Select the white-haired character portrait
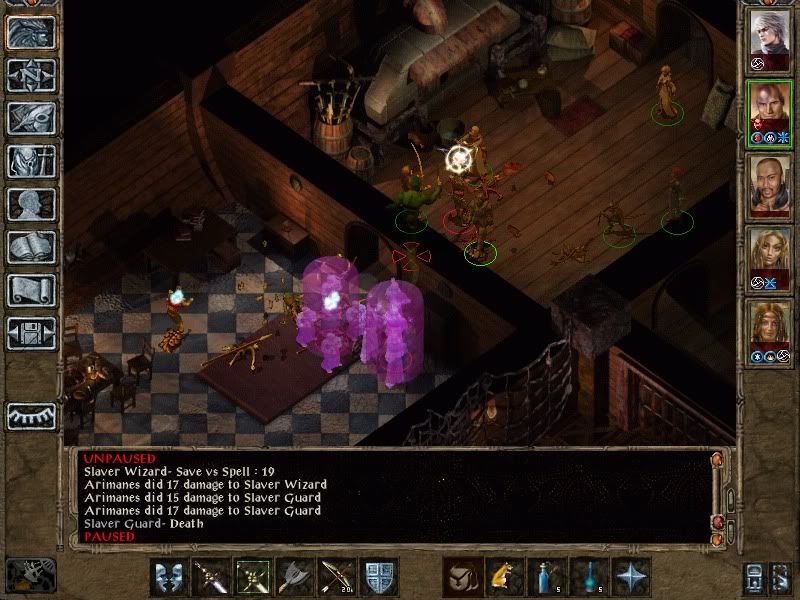800x600 pixels. click(x=770, y=38)
